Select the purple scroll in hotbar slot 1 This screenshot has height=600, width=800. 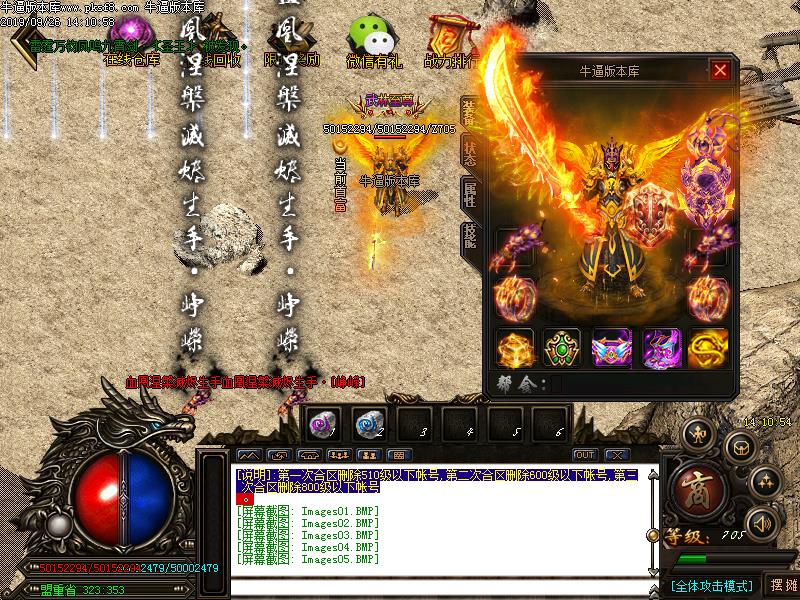(320, 423)
